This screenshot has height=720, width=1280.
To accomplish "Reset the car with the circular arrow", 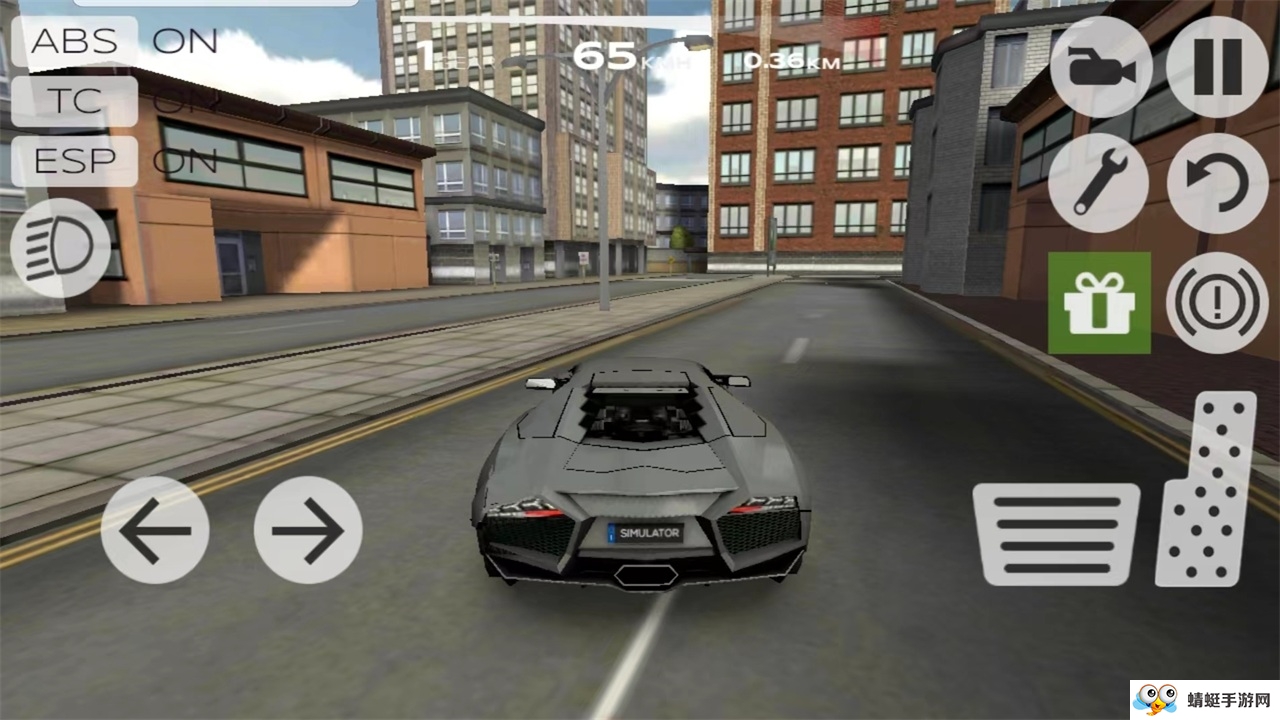I will 1217,183.
